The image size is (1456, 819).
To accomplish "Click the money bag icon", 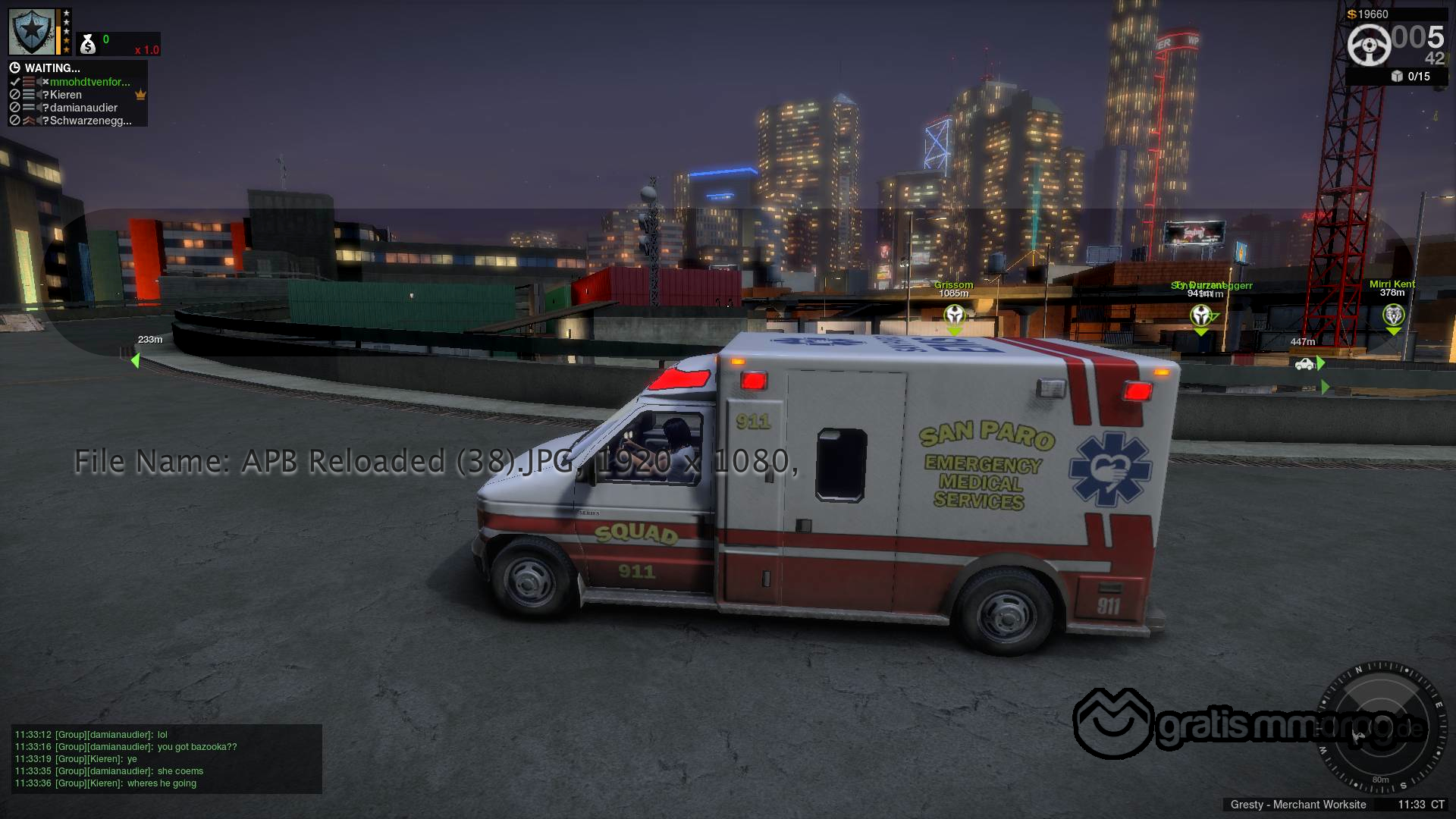I will [x=88, y=45].
